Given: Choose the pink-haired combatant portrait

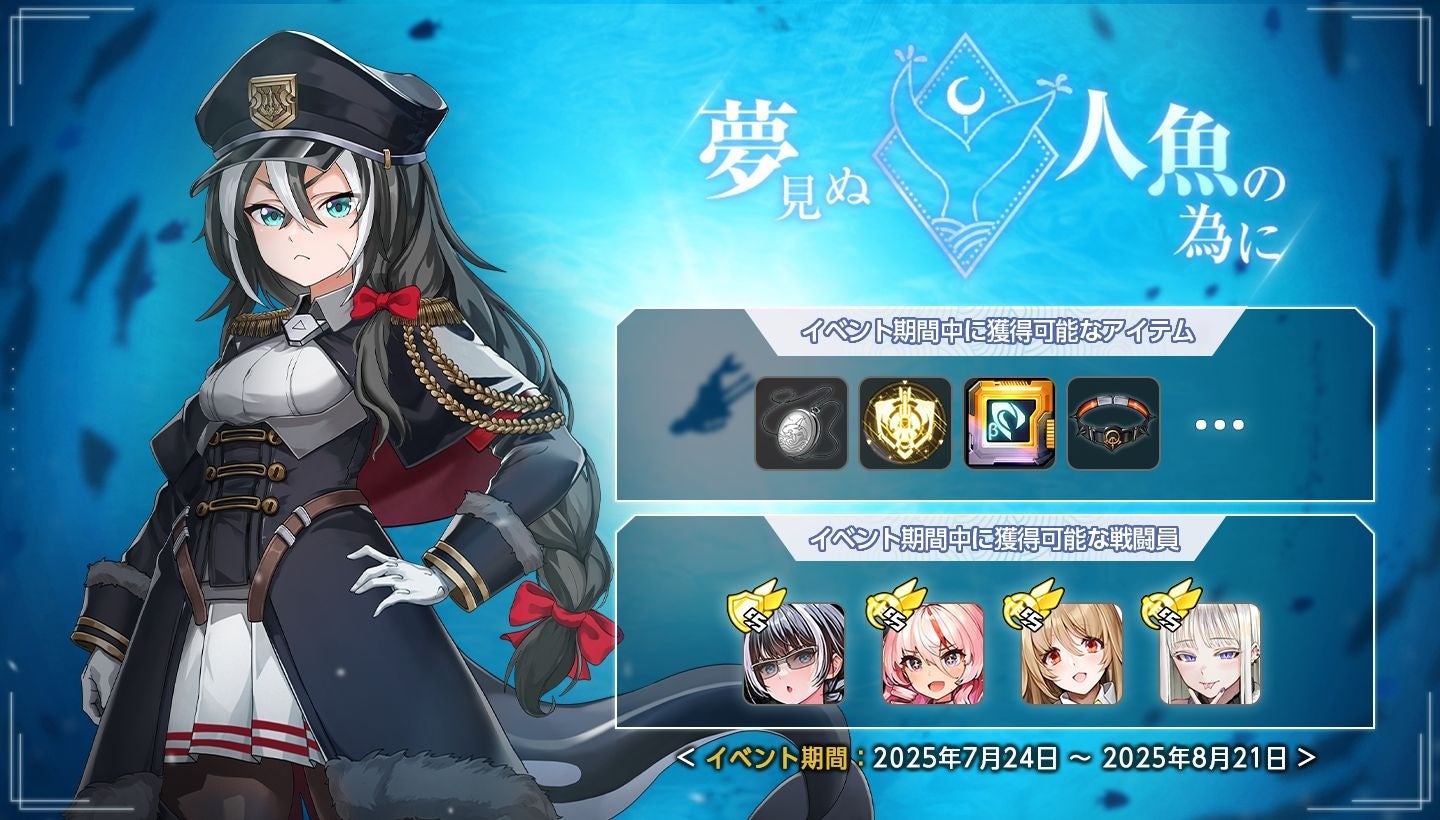Looking at the screenshot, I should pos(932,654).
